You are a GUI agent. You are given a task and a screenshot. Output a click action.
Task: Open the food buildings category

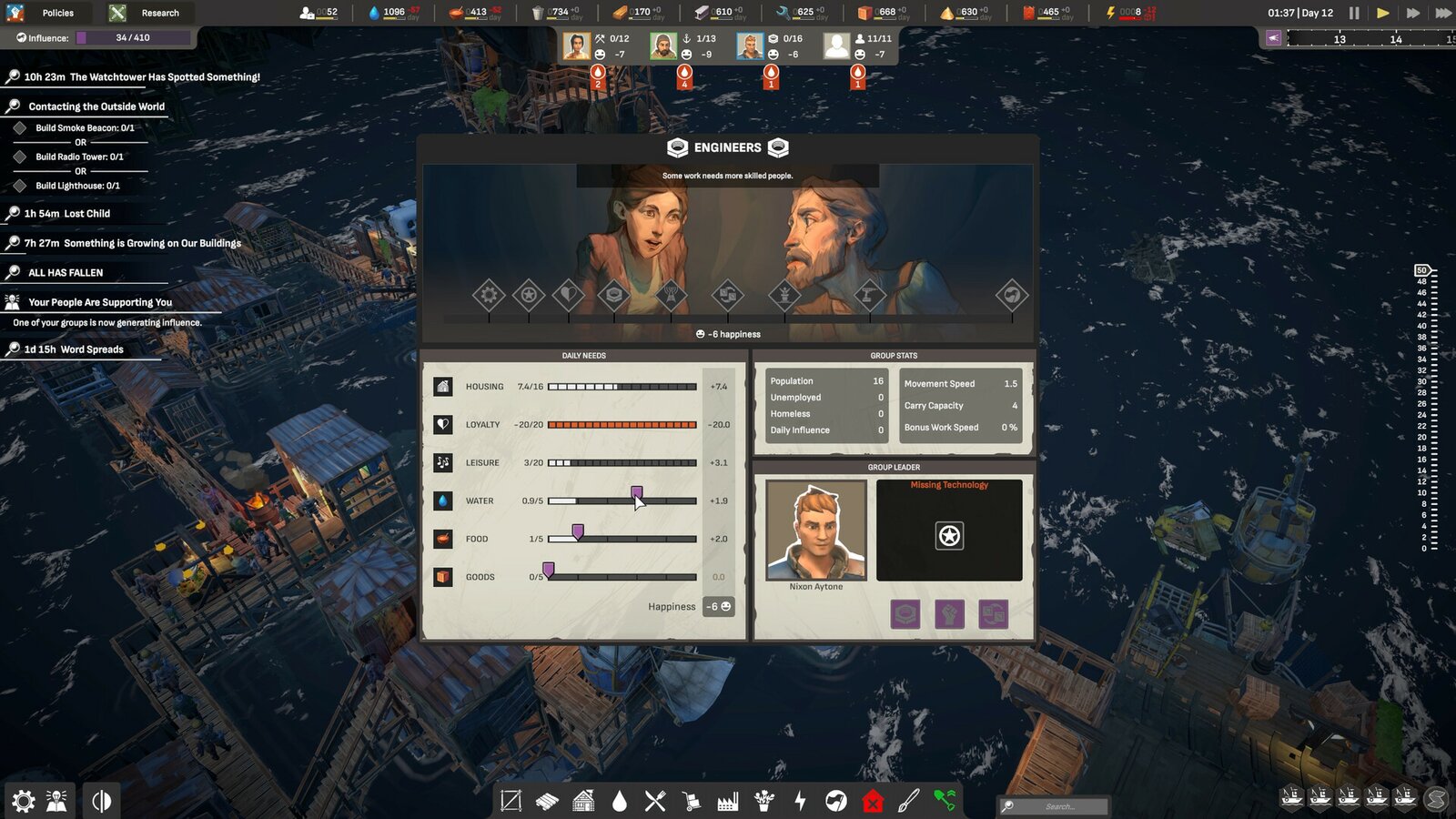pos(655,802)
